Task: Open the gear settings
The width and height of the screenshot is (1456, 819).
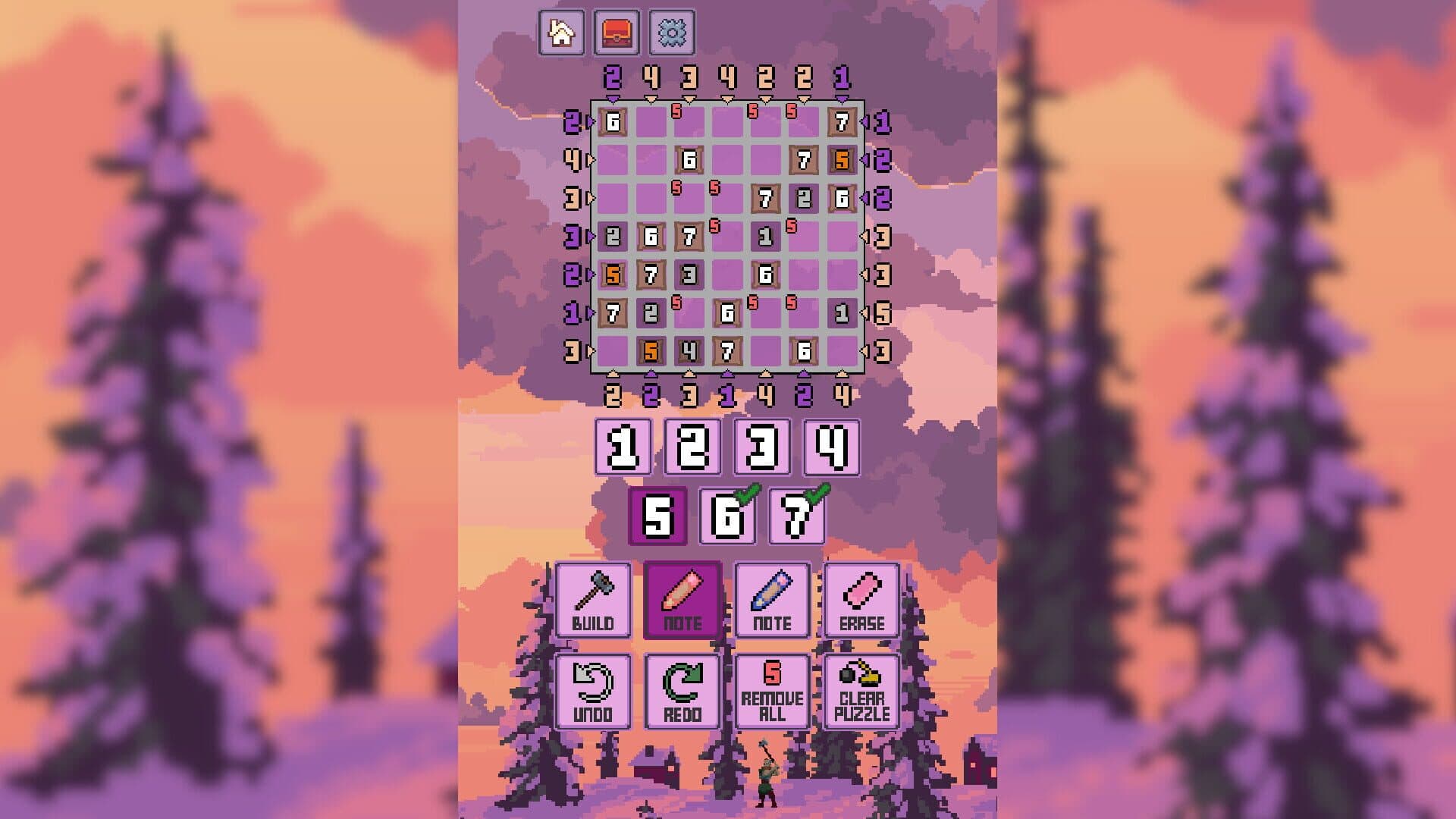Action: coord(672,33)
